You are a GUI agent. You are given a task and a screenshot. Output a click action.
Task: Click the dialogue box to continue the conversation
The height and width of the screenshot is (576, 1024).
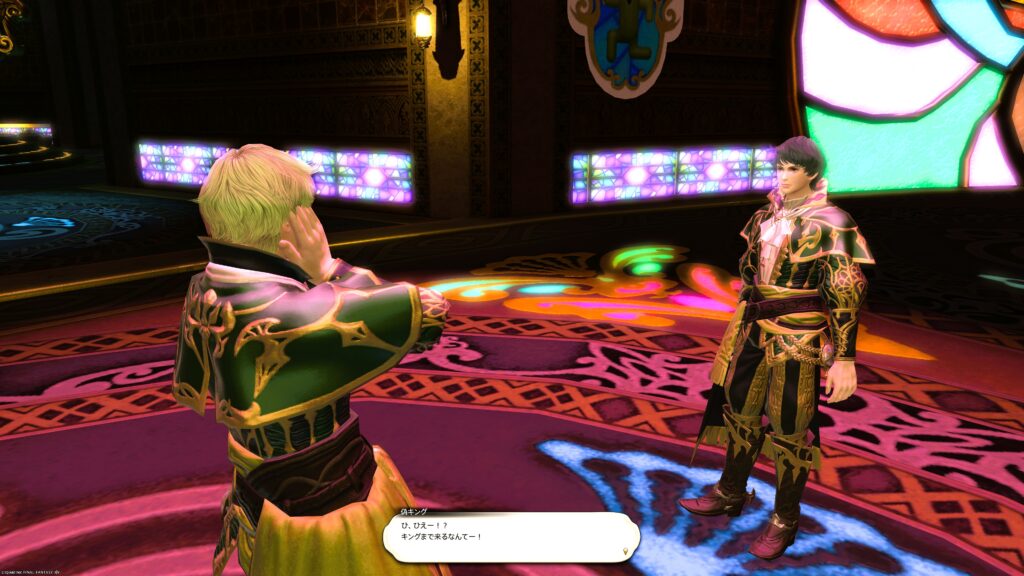click(510, 537)
